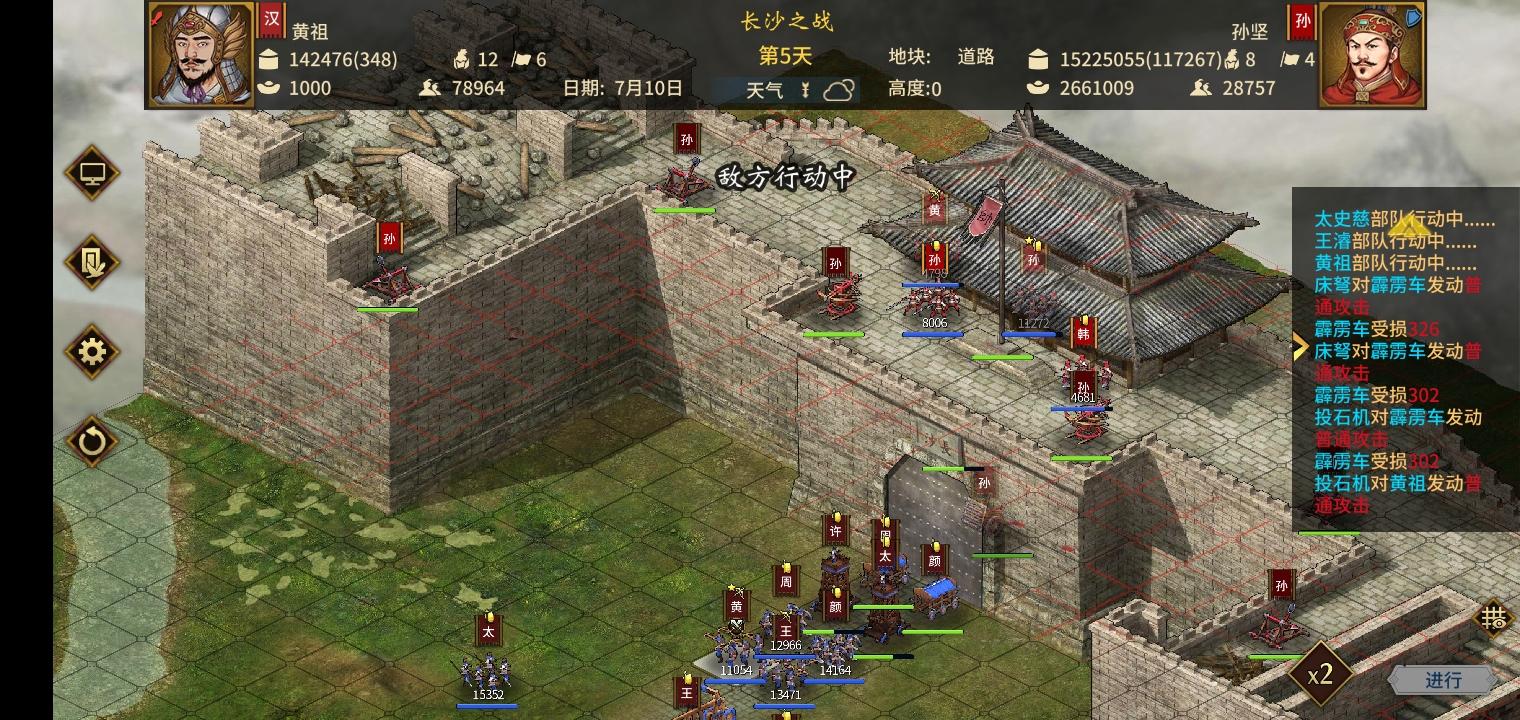This screenshot has width=1520, height=720.
Task: Click the circular restart arrow icon
Action: click(x=91, y=442)
